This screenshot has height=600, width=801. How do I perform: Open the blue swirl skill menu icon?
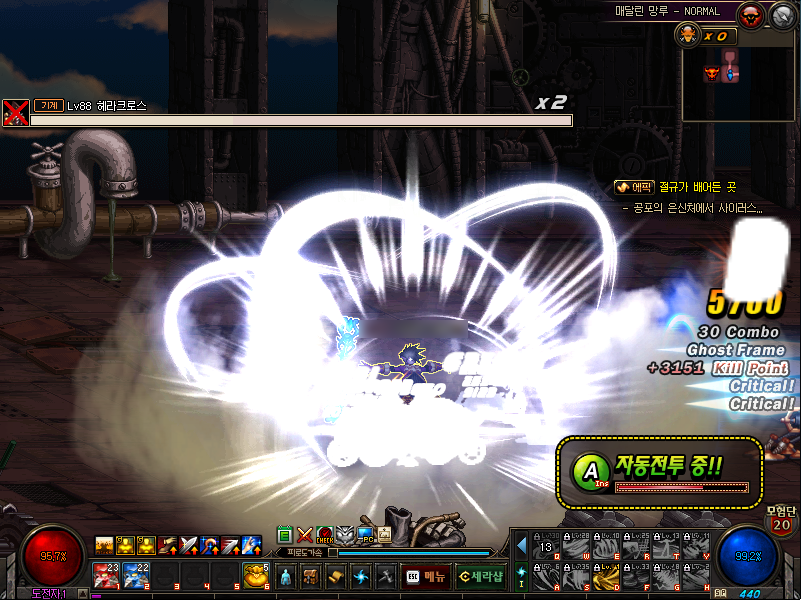pyautogui.click(x=361, y=577)
